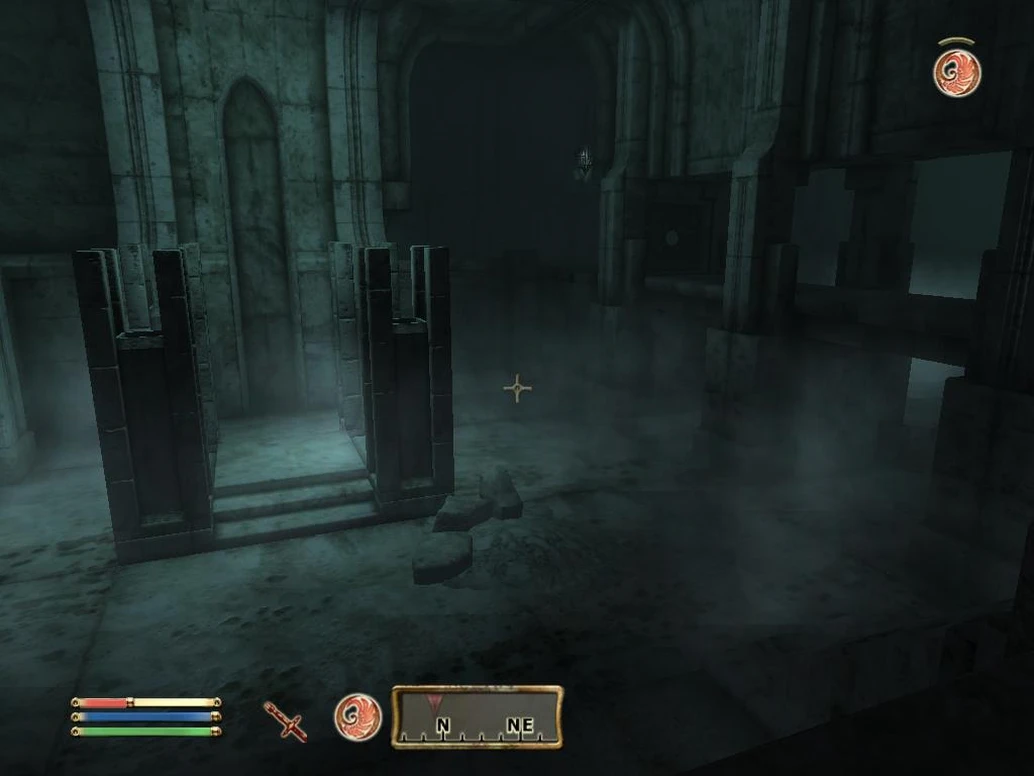Select the red swirl spell icon beside the compass
Image resolution: width=1034 pixels, height=776 pixels.
[x=357, y=717]
